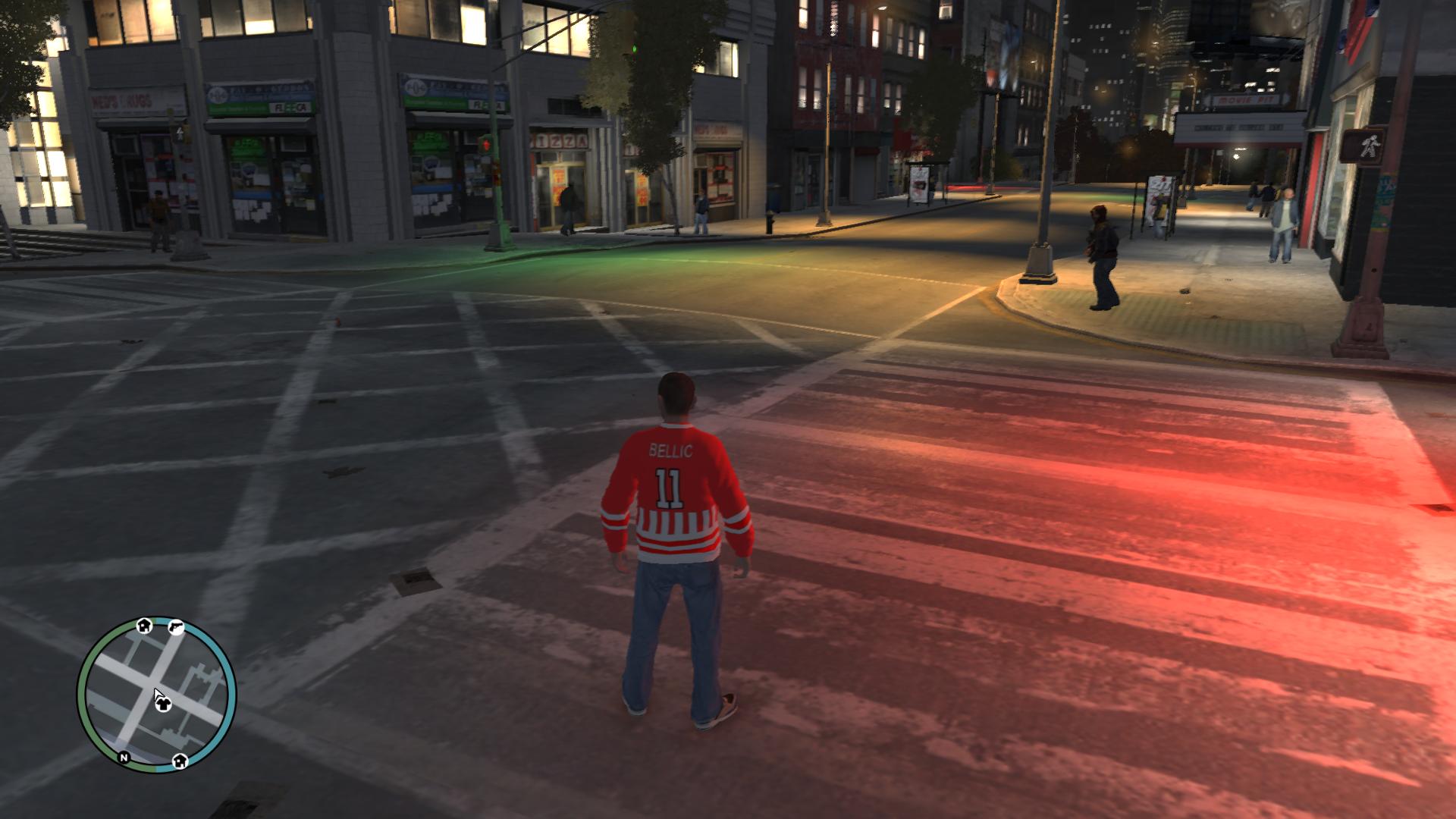Click the safehouse blip at the radar's bottom
This screenshot has width=1456, height=819.
pos(180,761)
